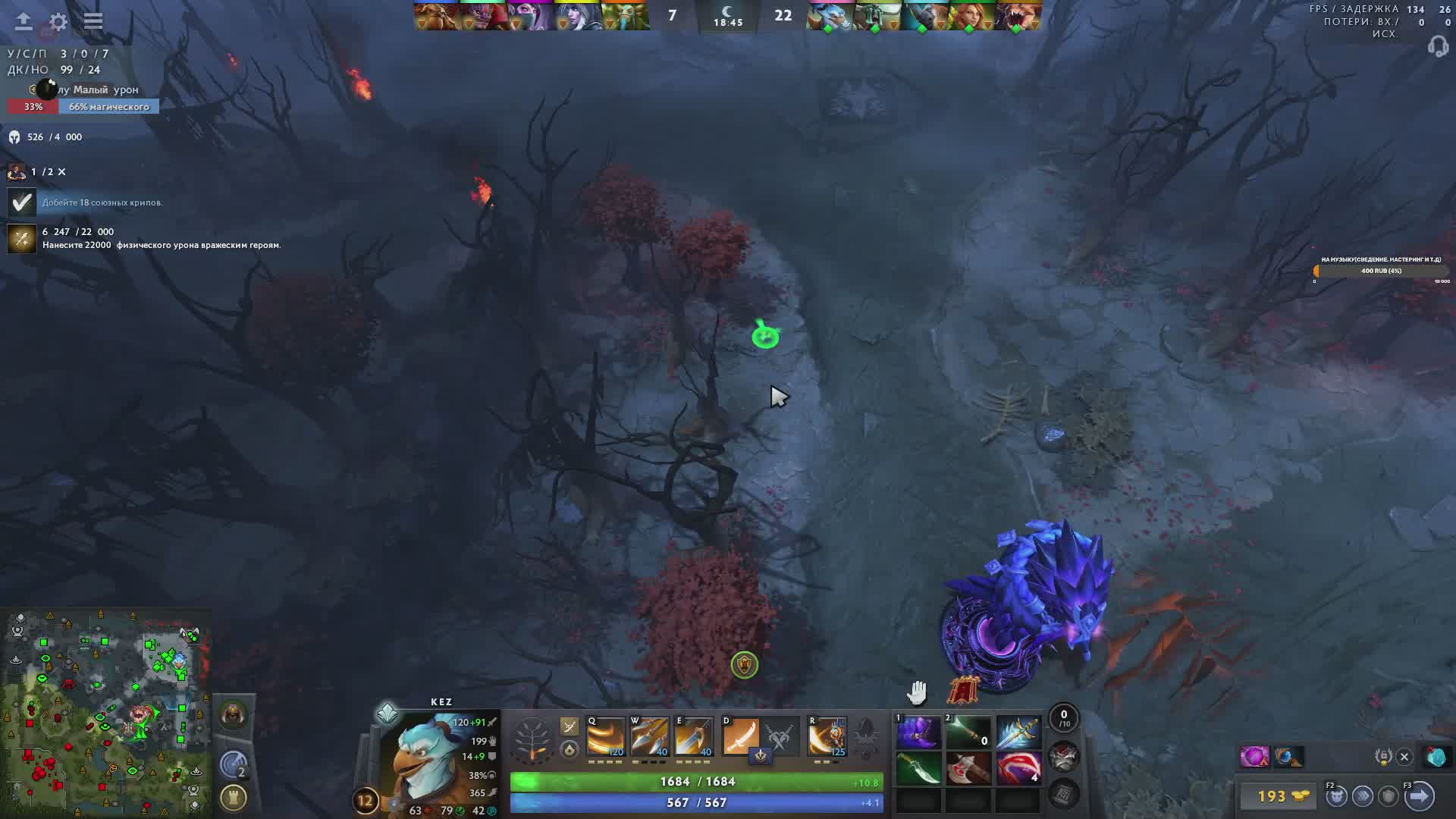Cast the R ultimate ability
Image resolution: width=1456 pixels, height=819 pixels.
pyautogui.click(x=827, y=737)
